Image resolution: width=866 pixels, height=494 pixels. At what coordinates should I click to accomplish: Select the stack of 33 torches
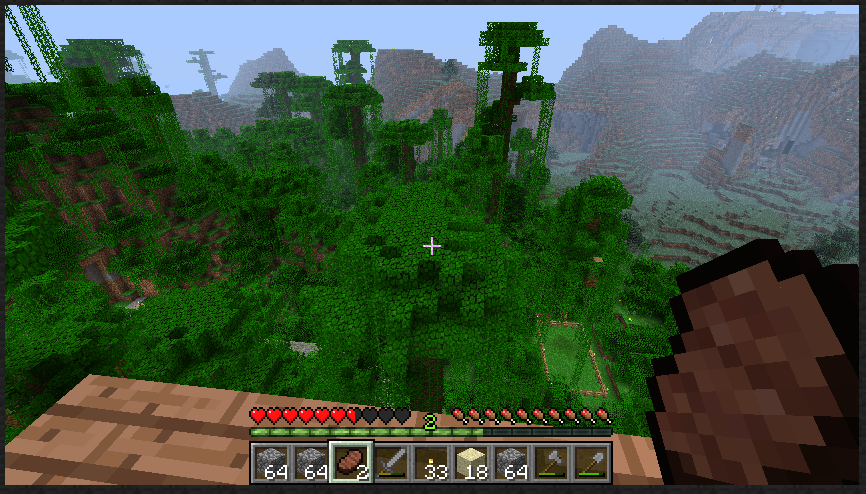(x=431, y=462)
